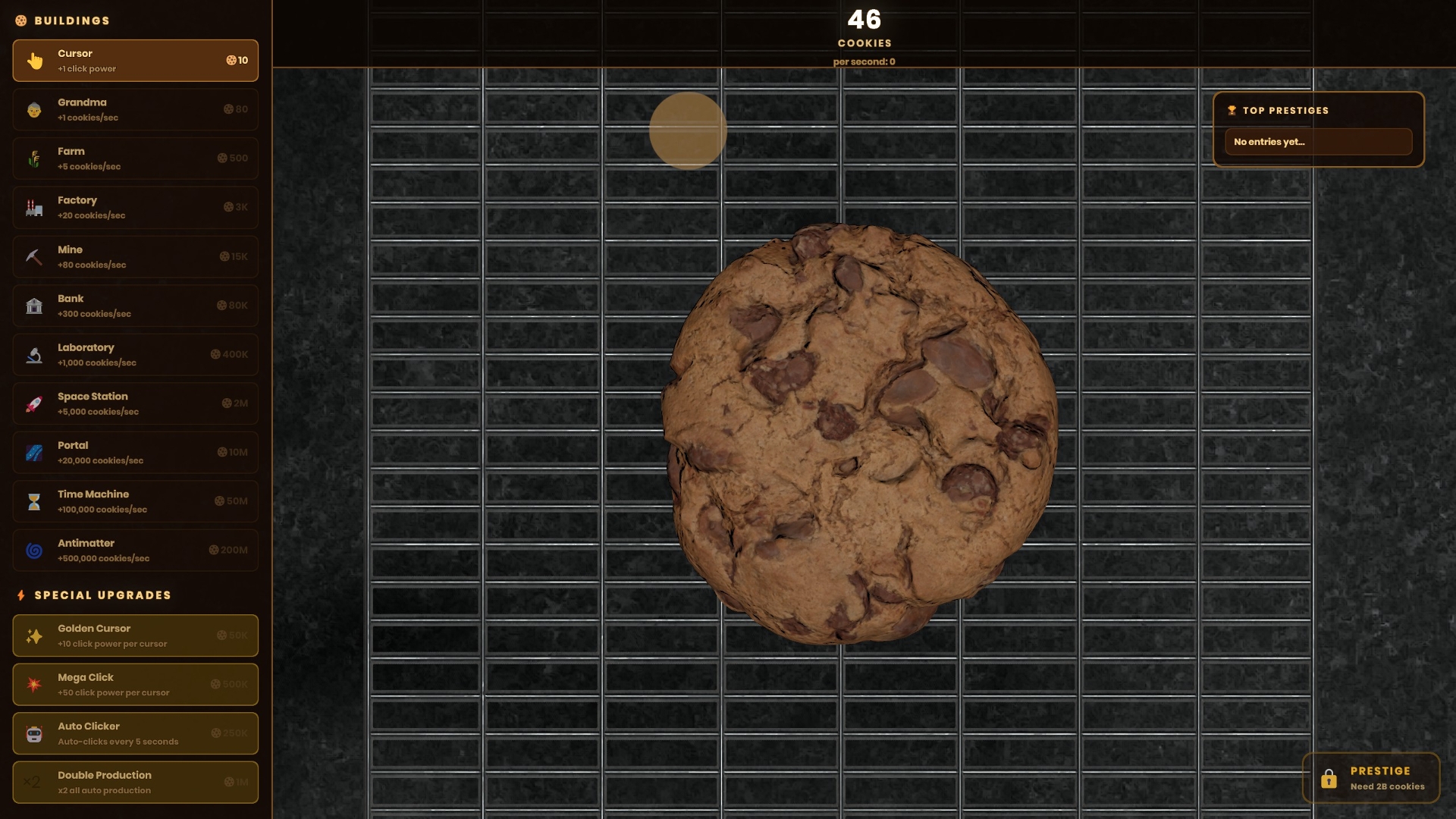Choose the Space Station entry
This screenshot has height=819, width=1456.
point(135,403)
